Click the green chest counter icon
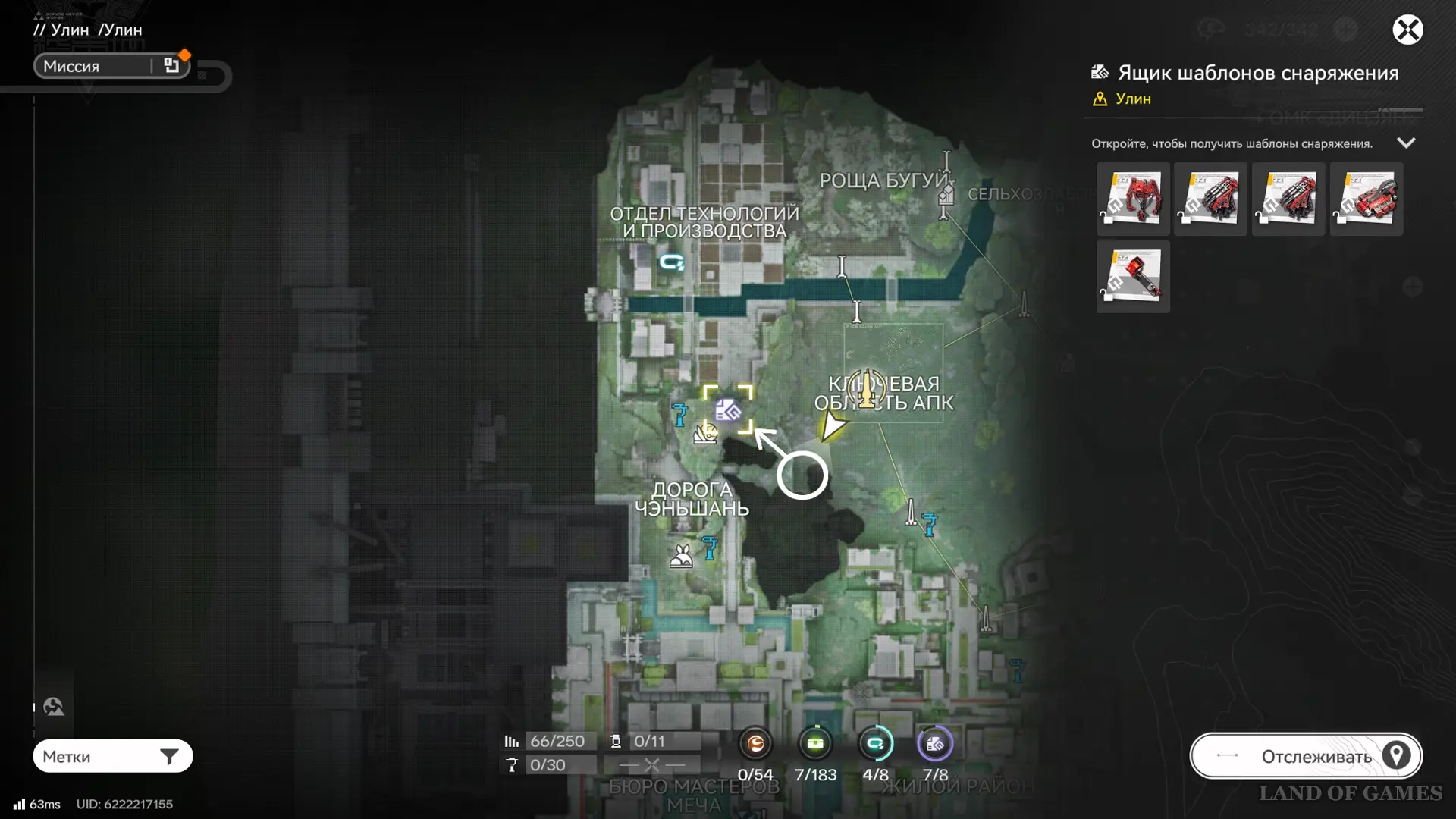The height and width of the screenshot is (819, 1456). pyautogui.click(x=815, y=745)
